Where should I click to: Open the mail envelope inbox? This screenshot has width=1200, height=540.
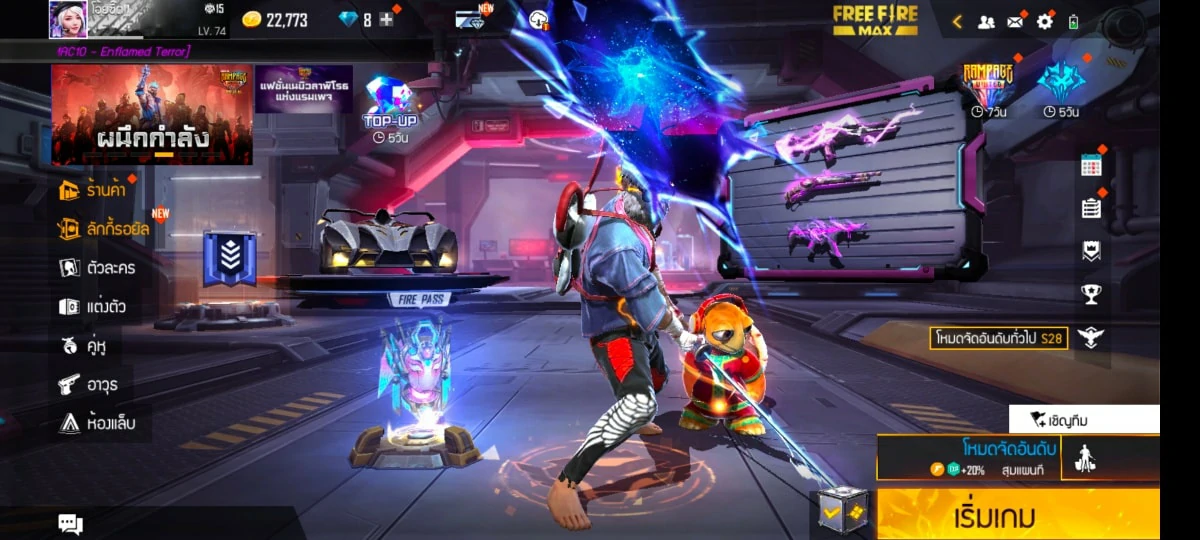pyautogui.click(x=1015, y=21)
